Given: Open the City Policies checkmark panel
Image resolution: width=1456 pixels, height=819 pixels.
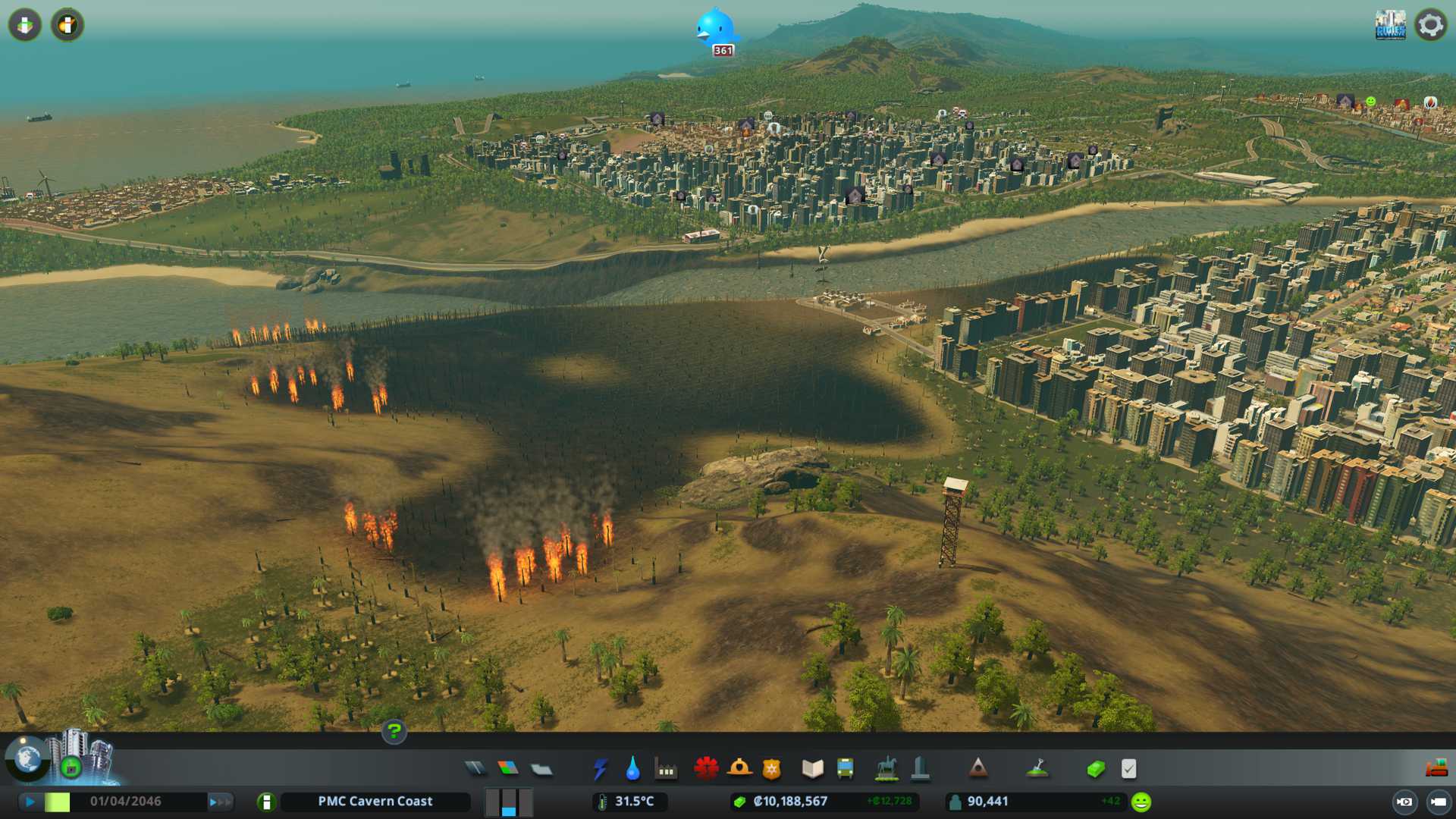Looking at the screenshot, I should [1128, 769].
